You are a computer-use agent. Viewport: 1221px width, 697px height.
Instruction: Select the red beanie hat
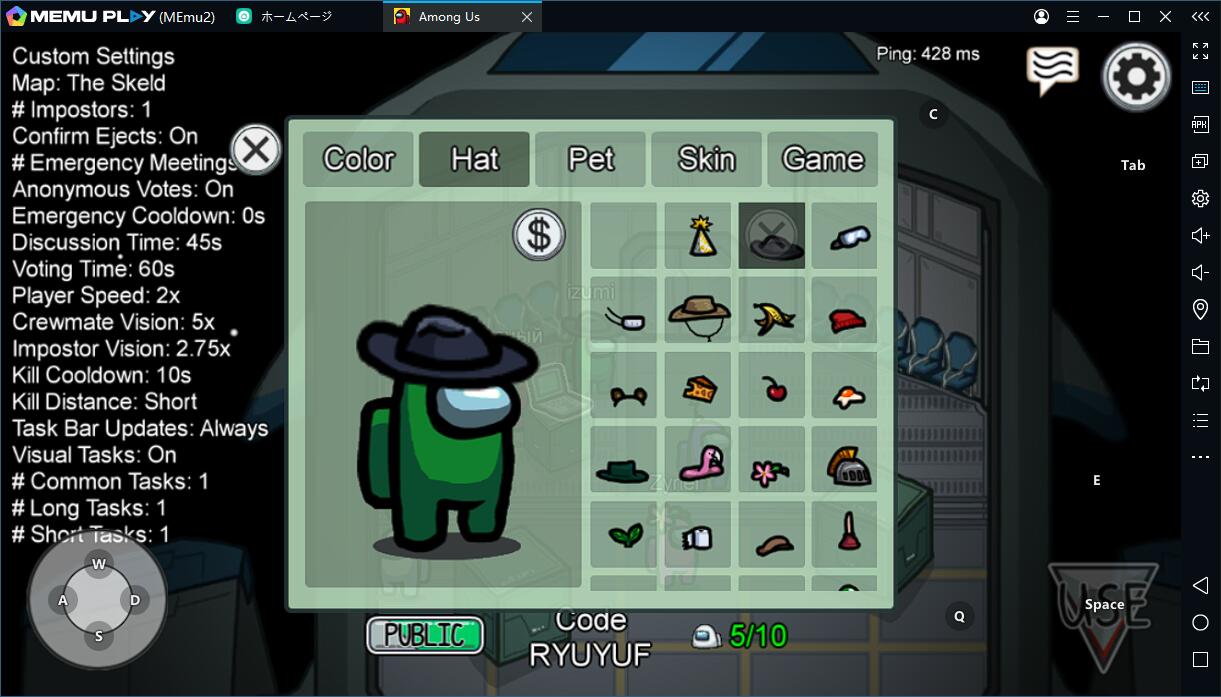845,319
